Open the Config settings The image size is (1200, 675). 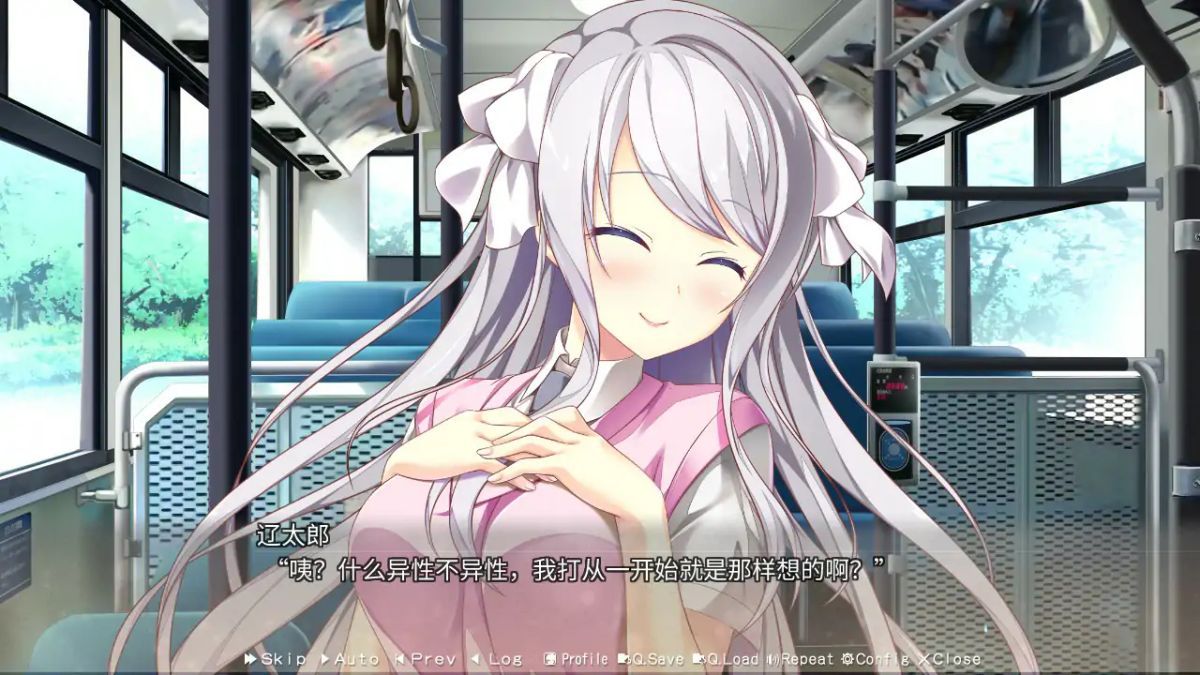pos(875,659)
